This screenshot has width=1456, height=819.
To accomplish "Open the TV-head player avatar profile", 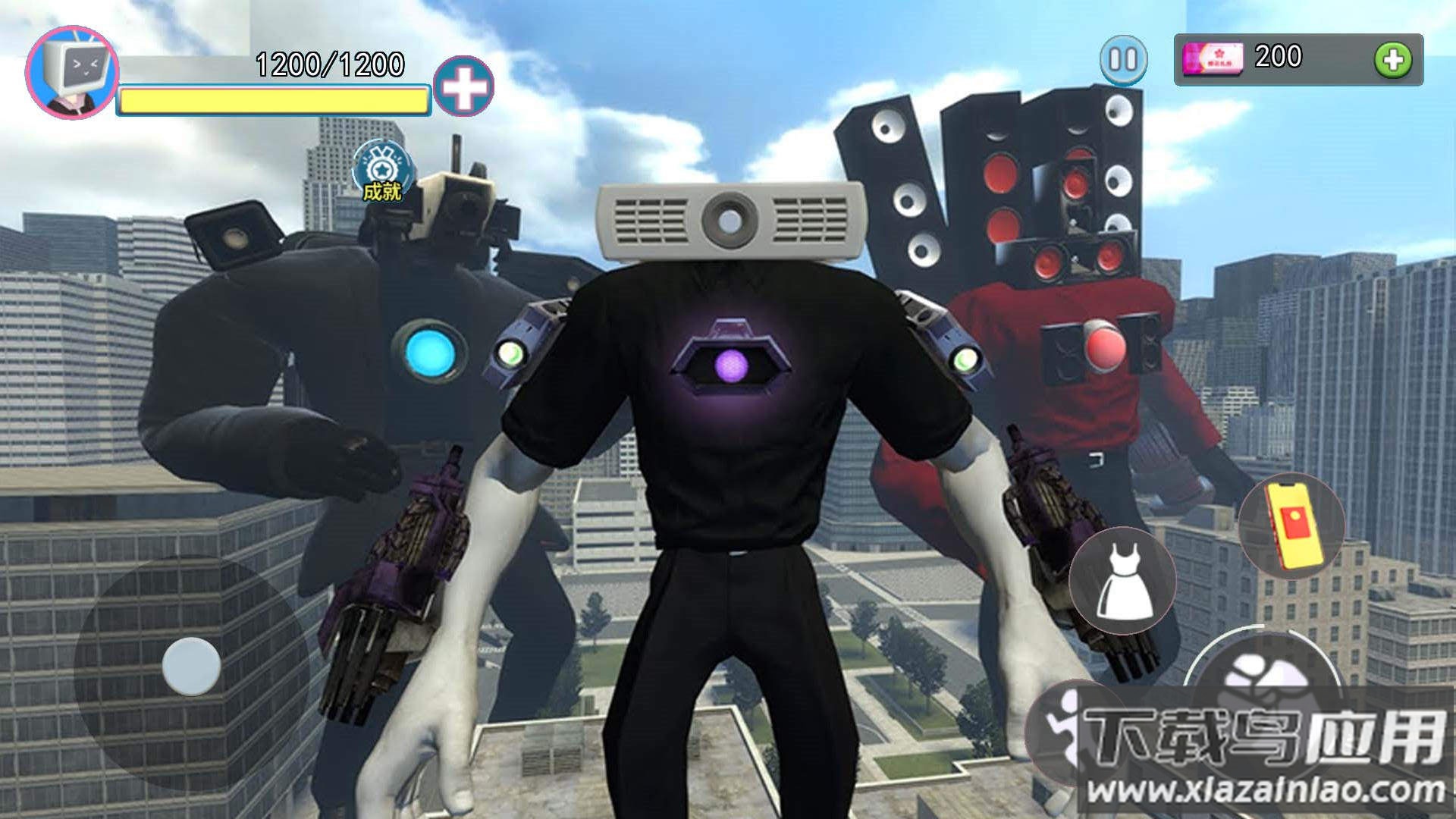I will pyautogui.click(x=72, y=73).
